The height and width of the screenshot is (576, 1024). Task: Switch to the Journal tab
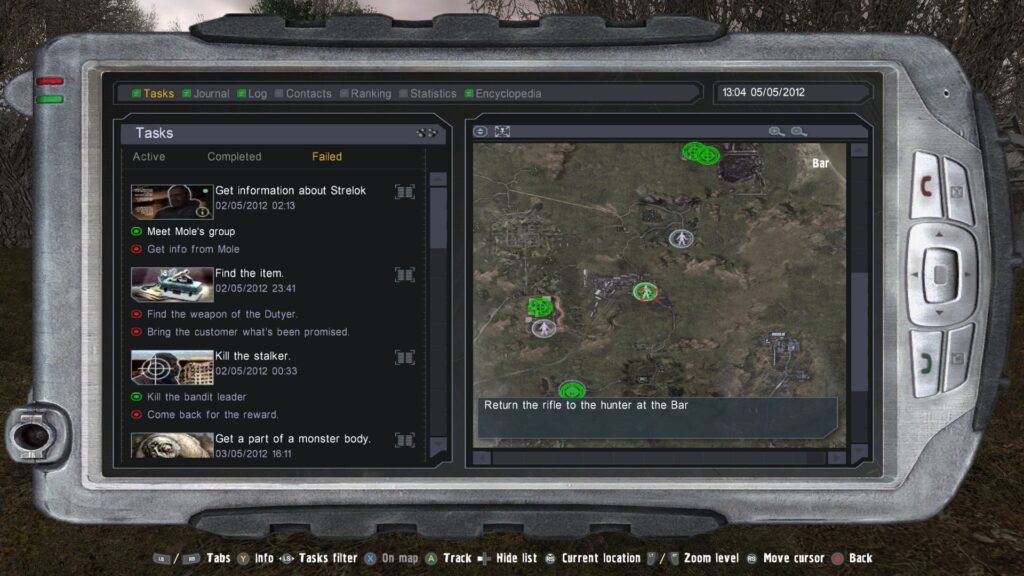point(211,94)
